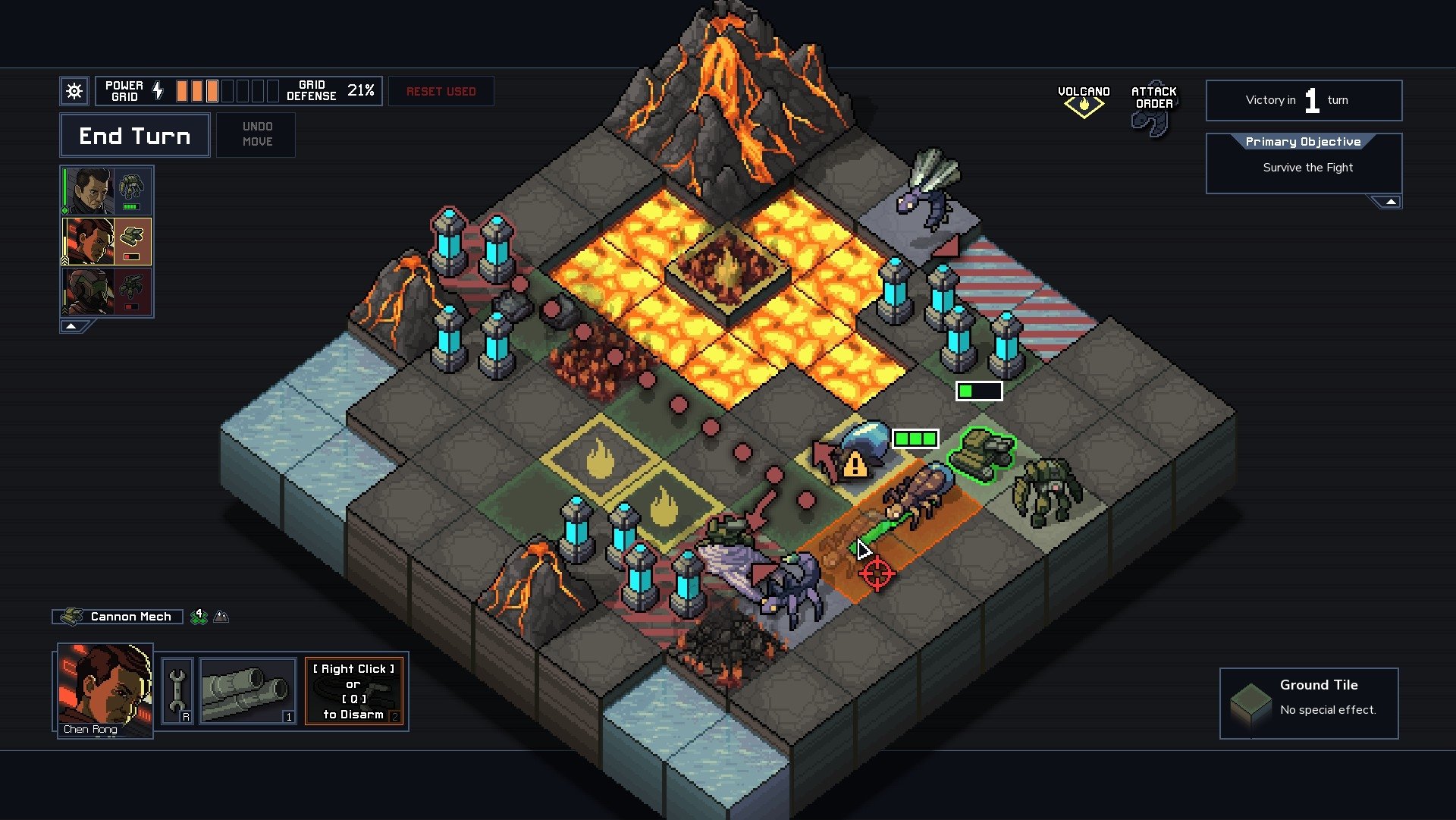1456x820 pixels.
Task: Disarm weapon slot 2
Action: coord(356,690)
